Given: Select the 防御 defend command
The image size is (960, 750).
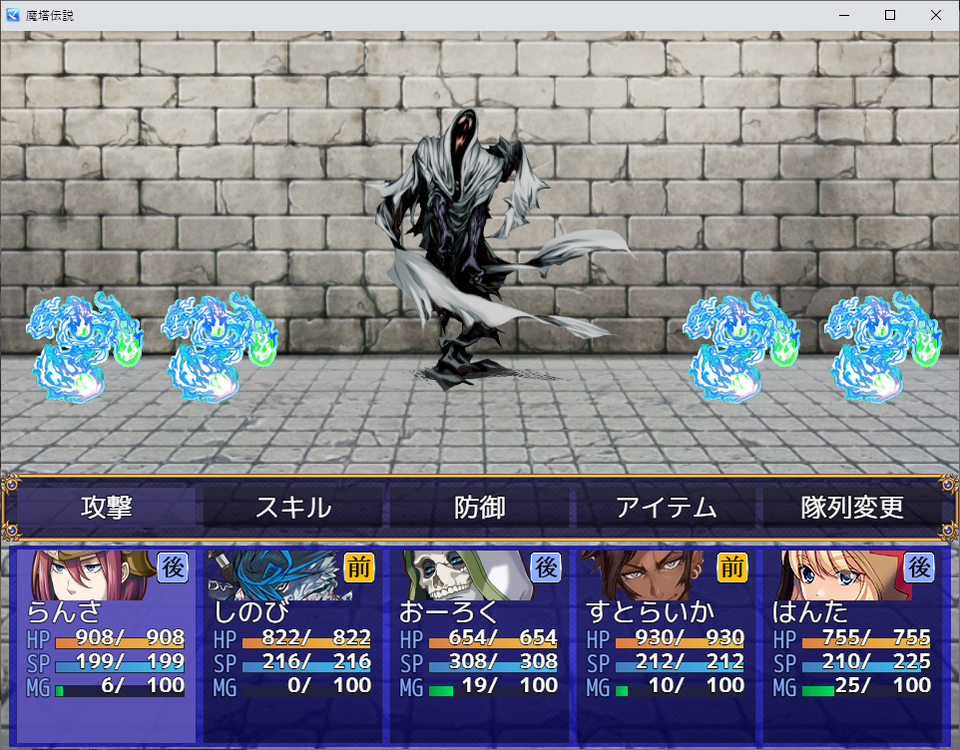Looking at the screenshot, I should (x=480, y=507).
